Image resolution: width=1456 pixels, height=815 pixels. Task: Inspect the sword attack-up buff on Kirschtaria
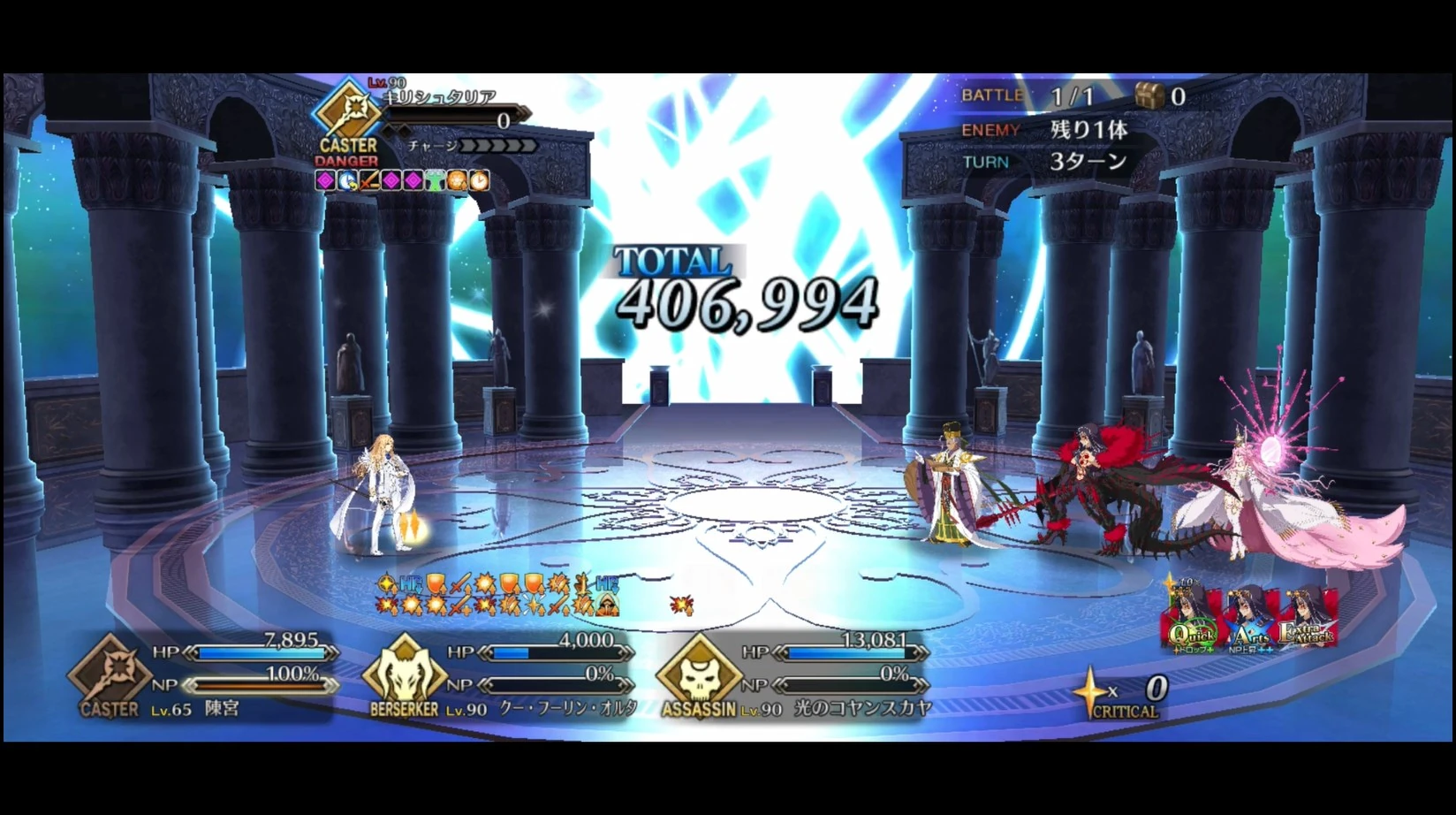coord(368,181)
